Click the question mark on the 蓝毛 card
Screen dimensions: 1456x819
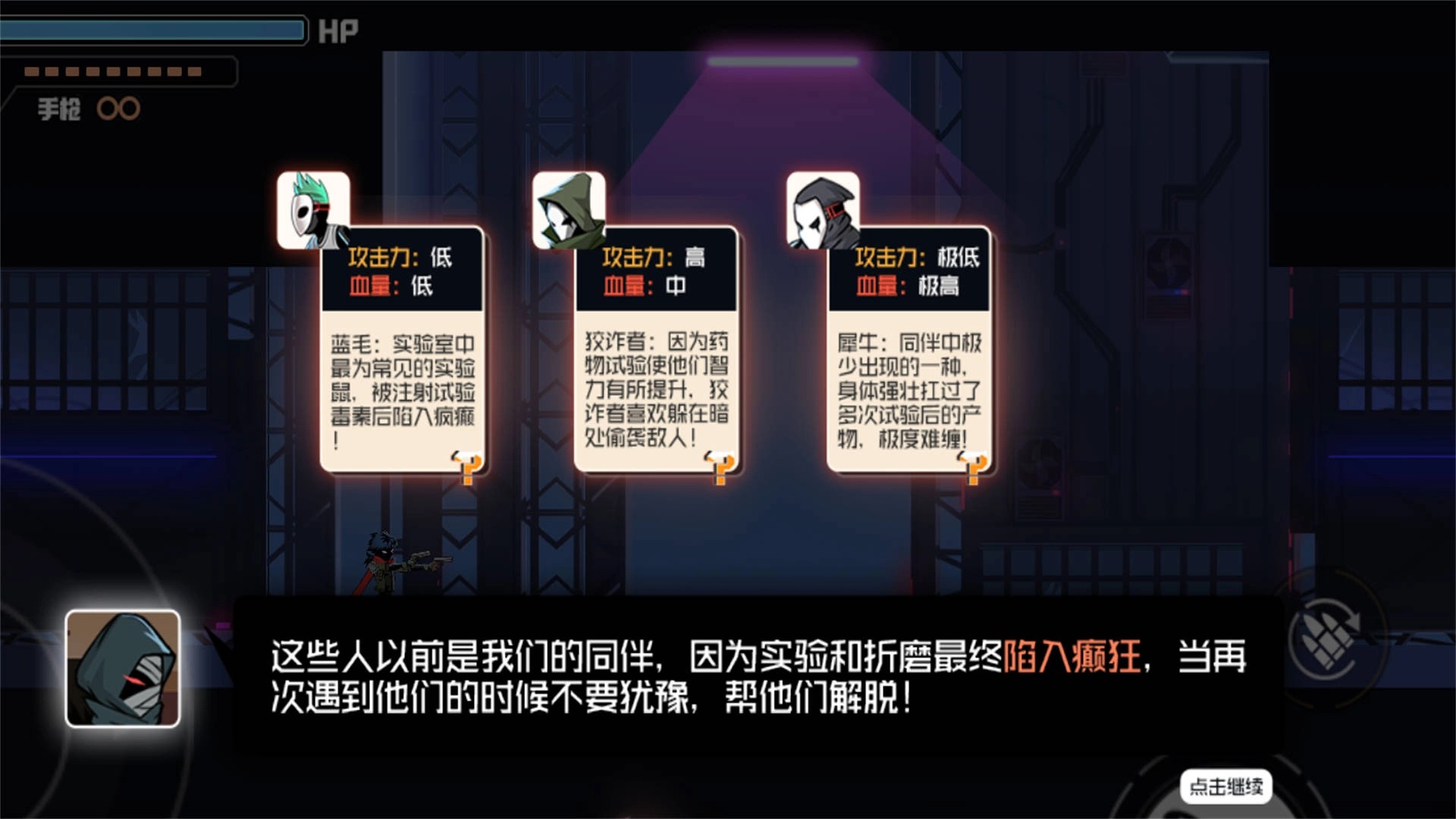coord(469,464)
